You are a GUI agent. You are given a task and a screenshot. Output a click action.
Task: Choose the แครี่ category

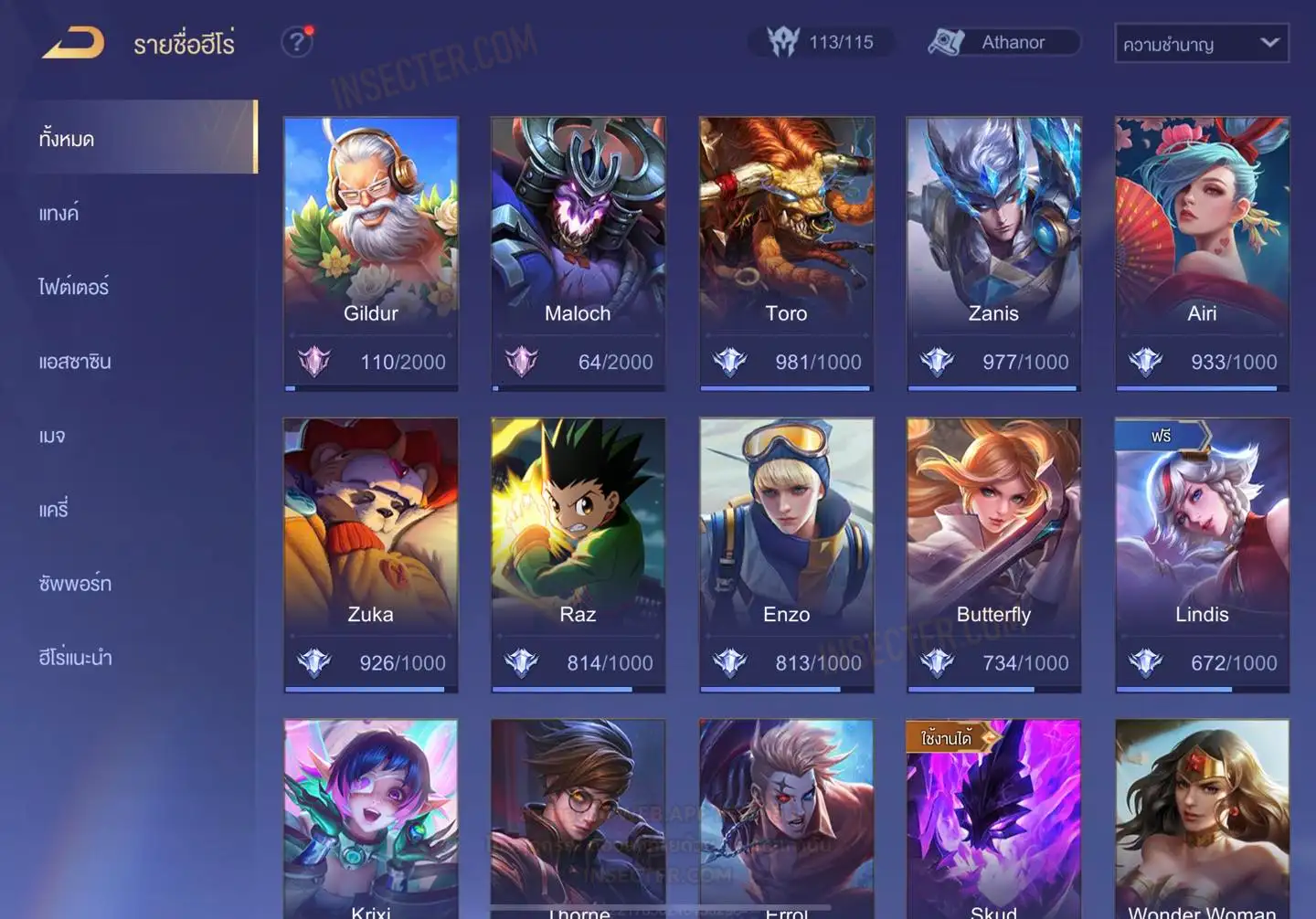[x=54, y=510]
